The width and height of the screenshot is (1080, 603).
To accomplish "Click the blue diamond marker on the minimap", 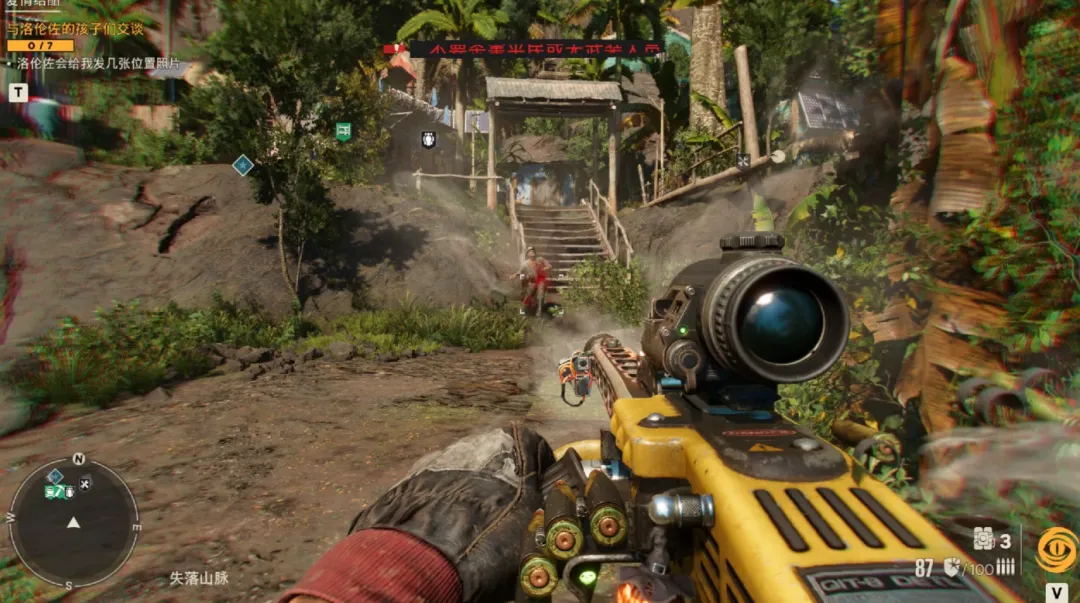I will (x=55, y=476).
